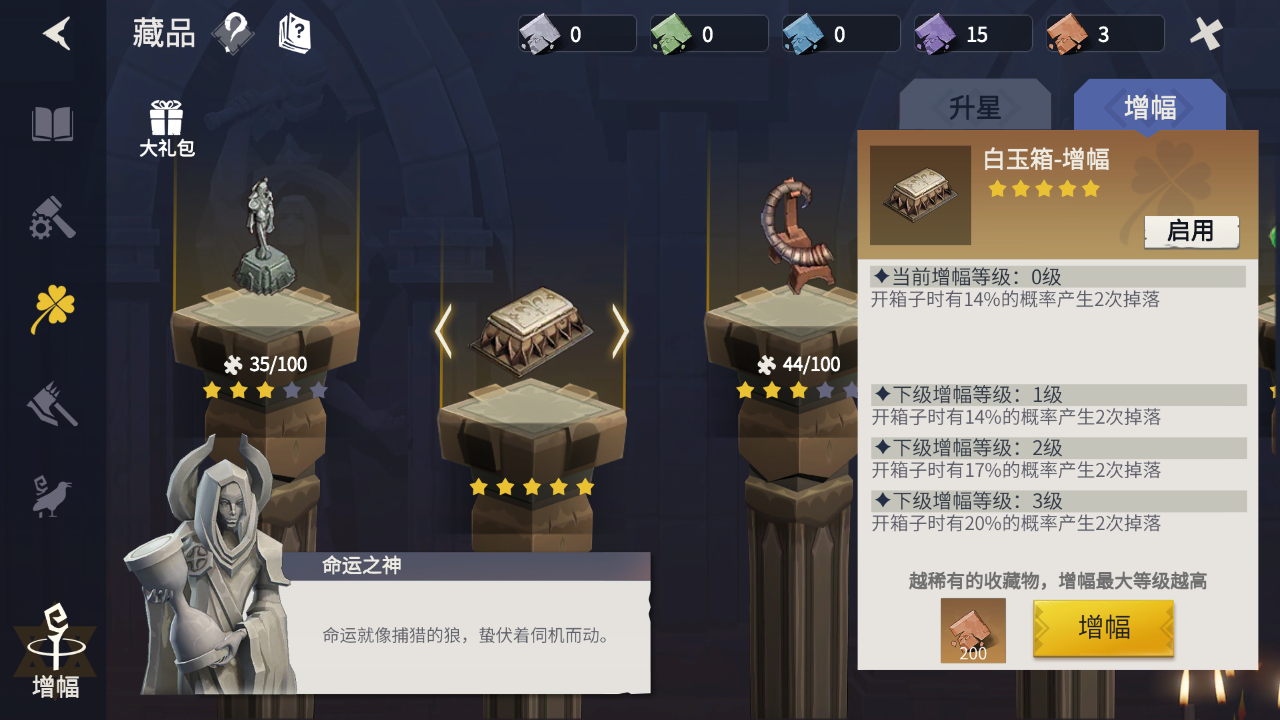Select the 增幅 tab
1280x720 pixels.
coord(1149,107)
